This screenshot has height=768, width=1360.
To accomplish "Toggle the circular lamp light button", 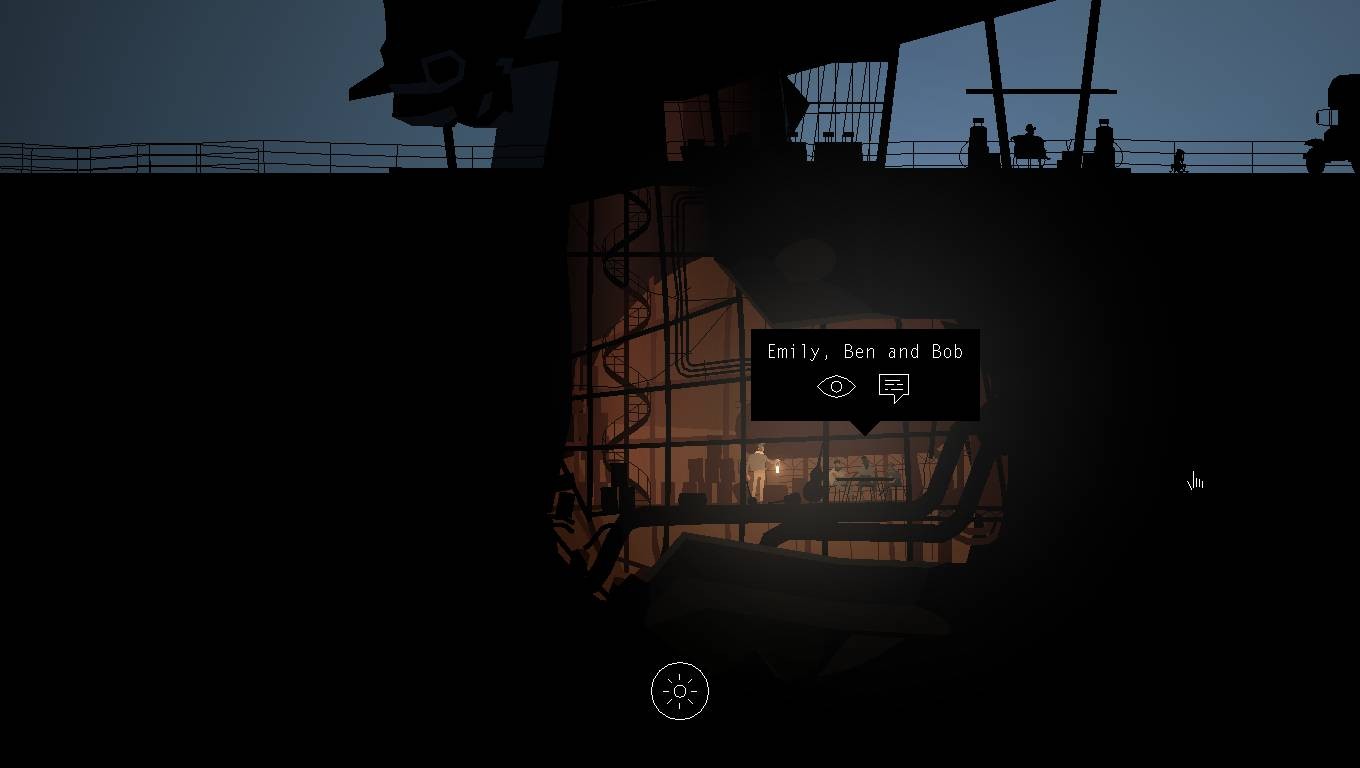I will pos(680,691).
